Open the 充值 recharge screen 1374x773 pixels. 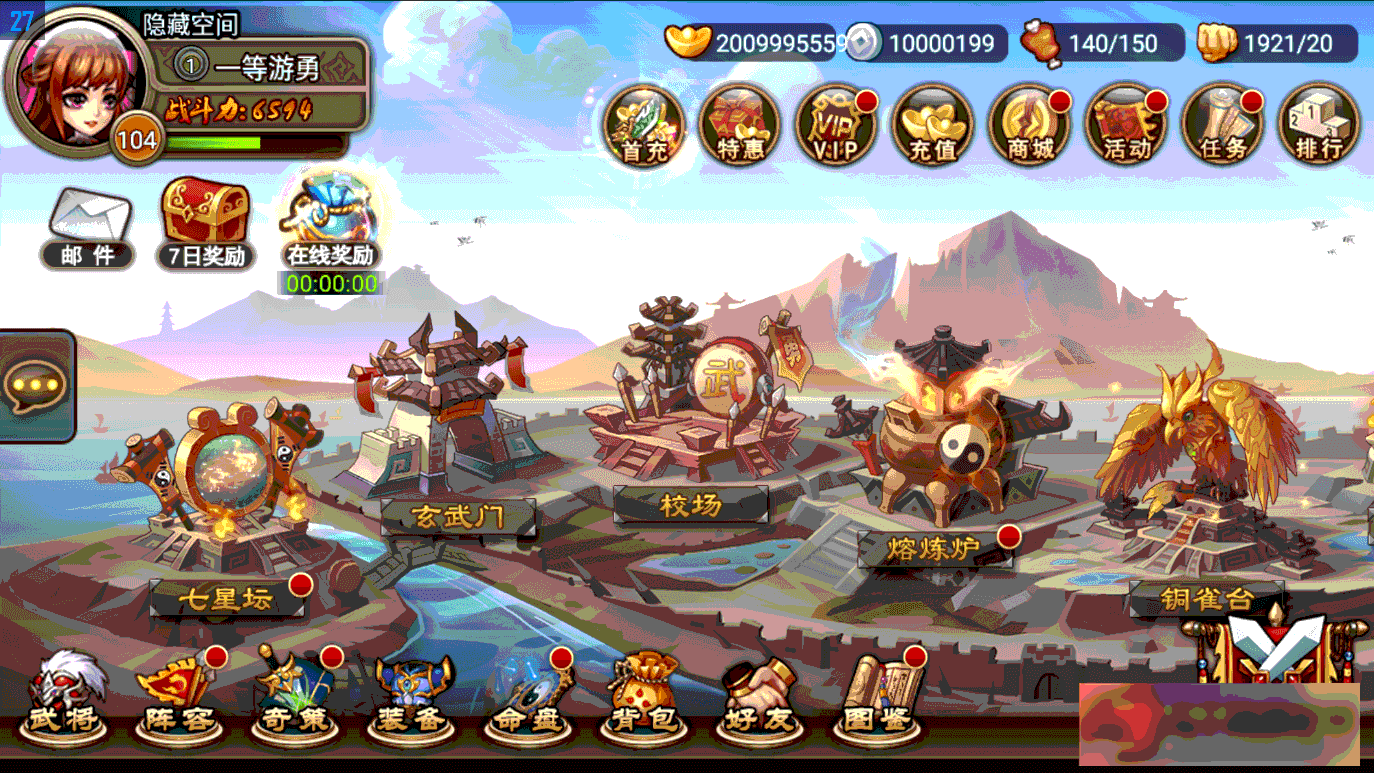click(933, 125)
